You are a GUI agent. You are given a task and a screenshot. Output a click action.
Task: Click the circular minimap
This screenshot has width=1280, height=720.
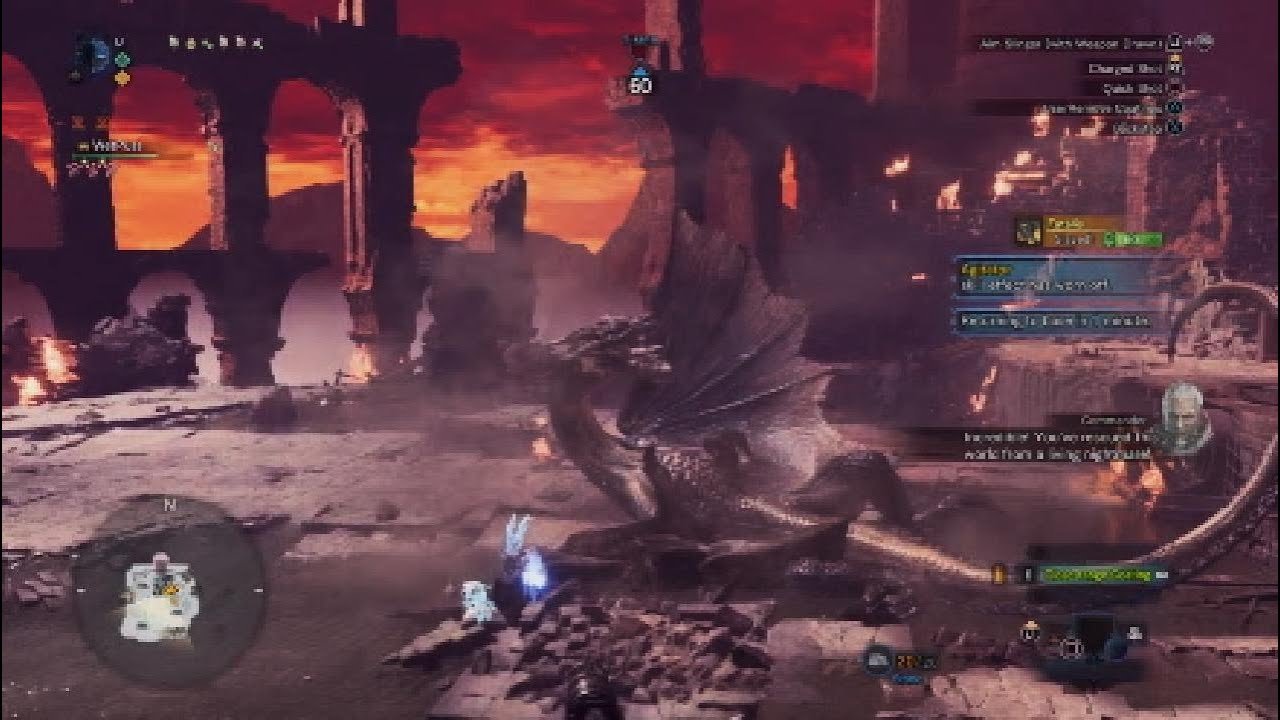168,596
